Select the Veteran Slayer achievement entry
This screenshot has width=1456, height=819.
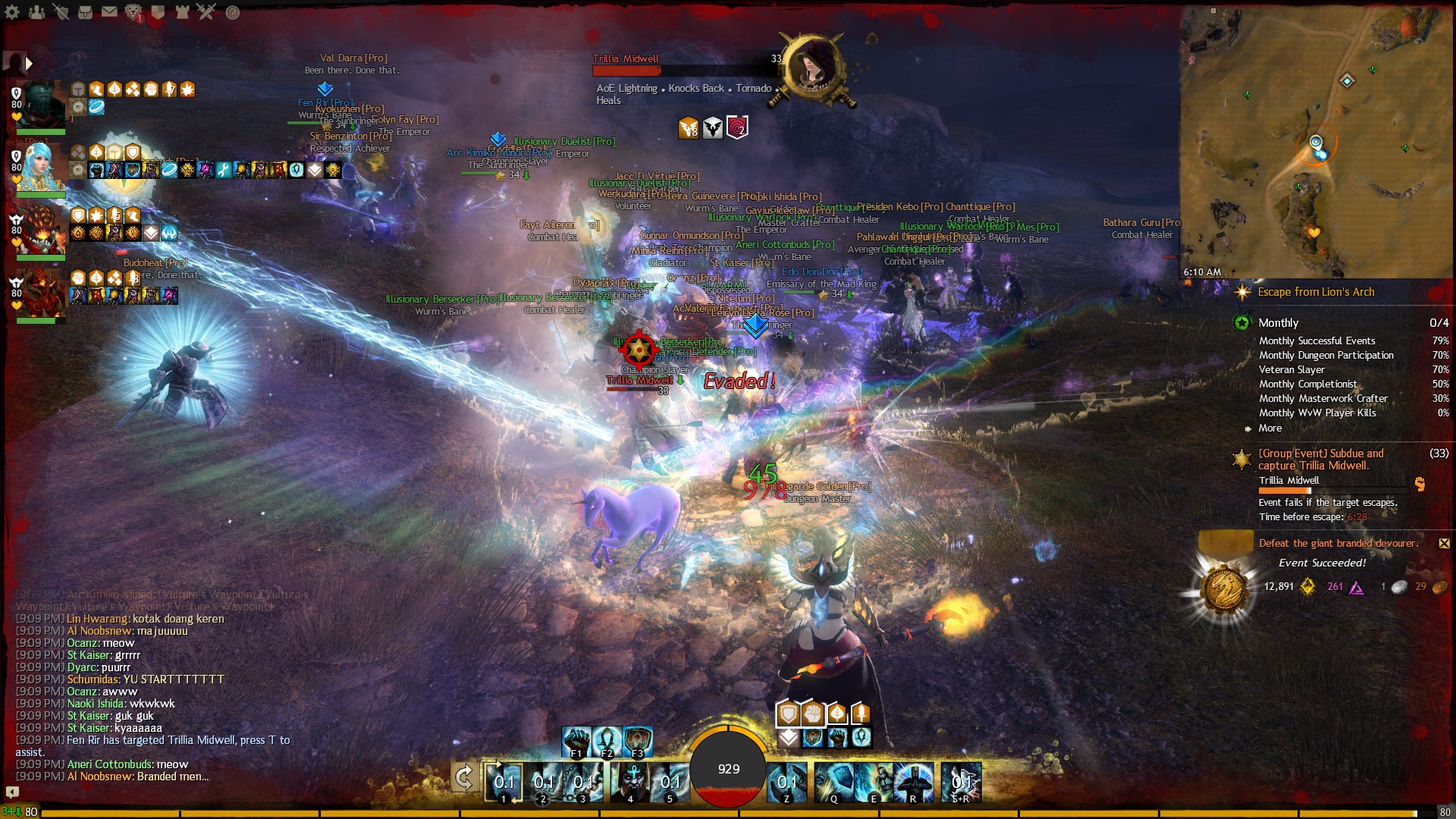point(1291,369)
